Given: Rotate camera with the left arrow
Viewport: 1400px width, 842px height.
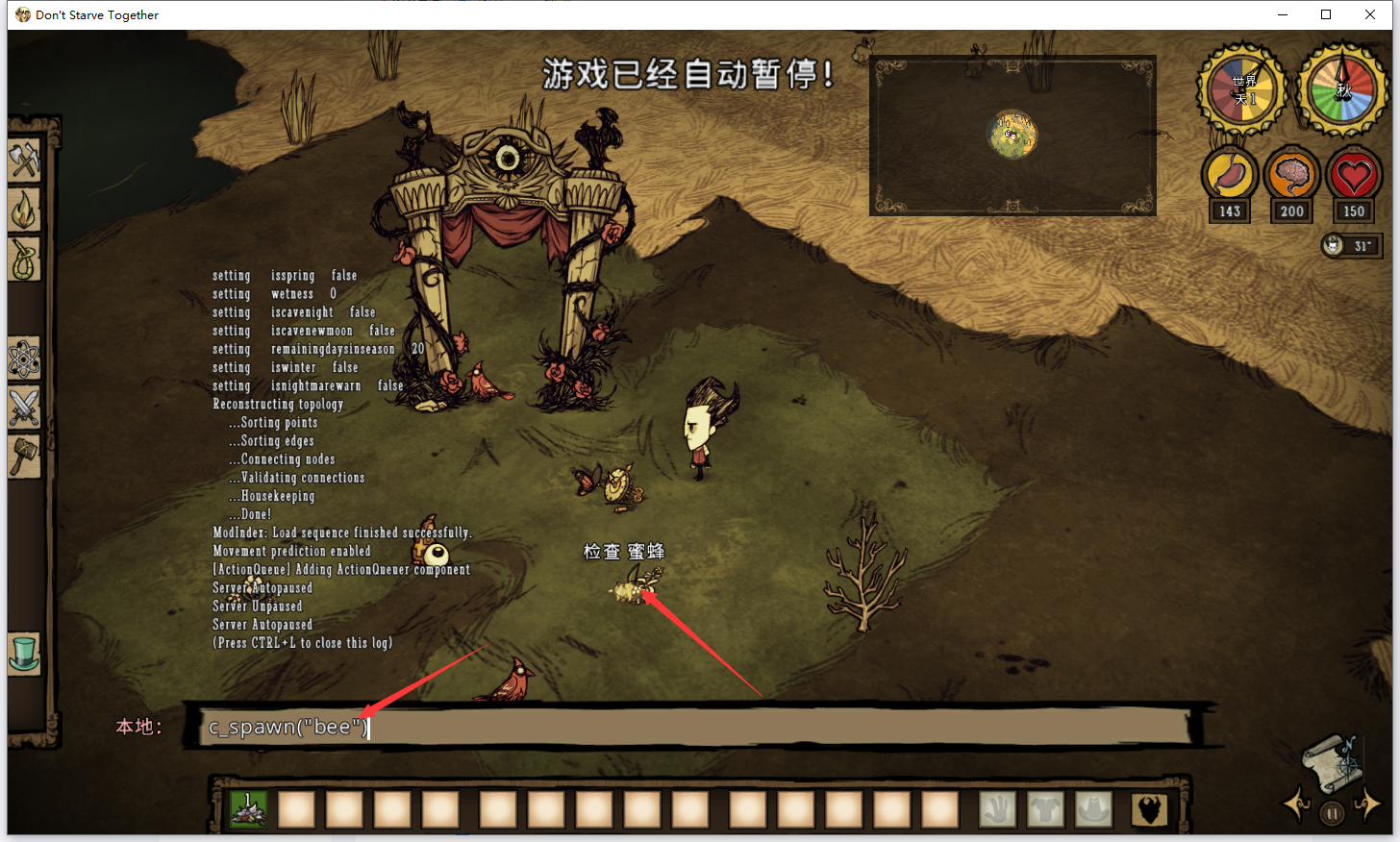Looking at the screenshot, I should 1296,803.
